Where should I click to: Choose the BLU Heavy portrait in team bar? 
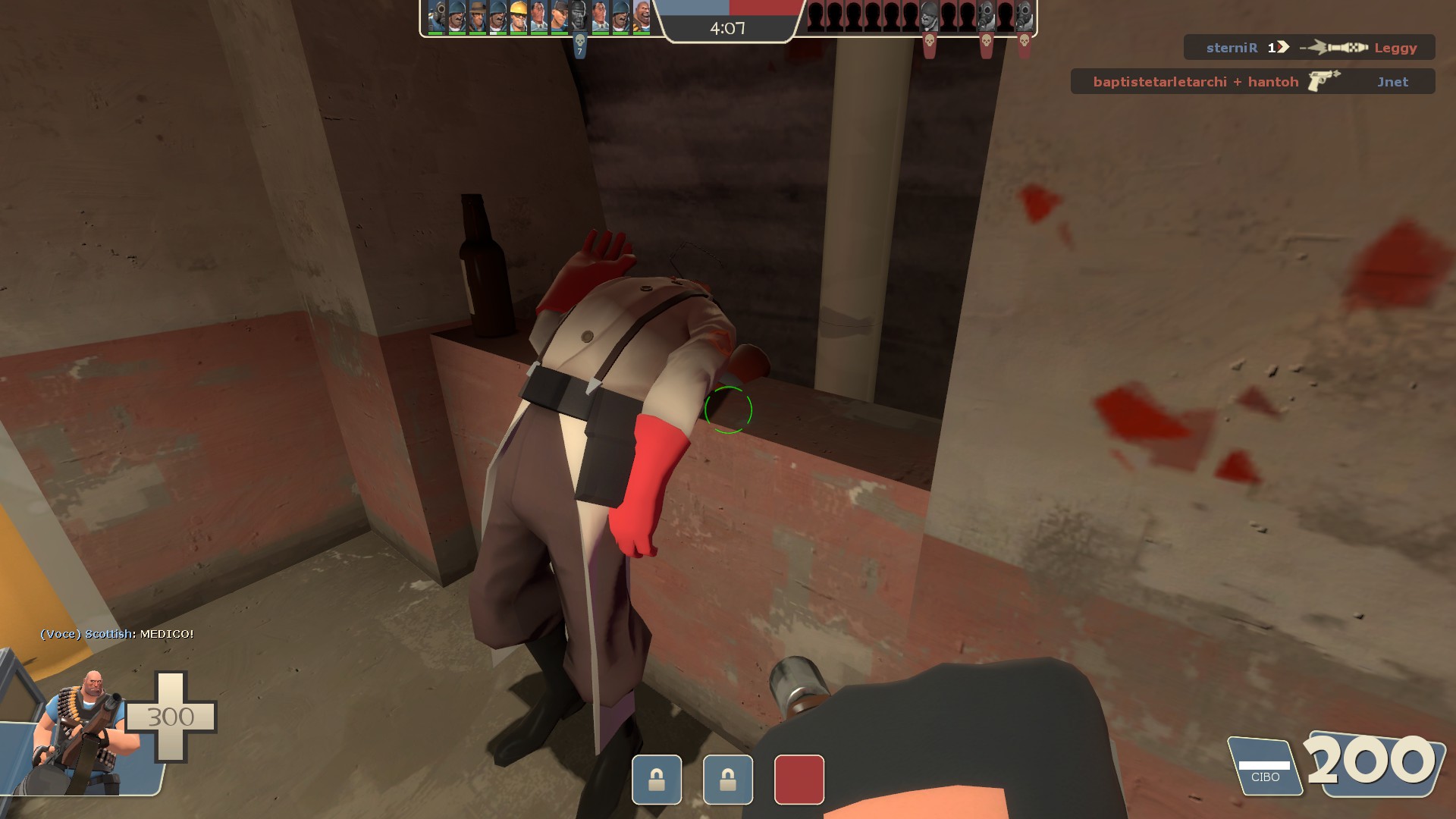pyautogui.click(x=642, y=17)
